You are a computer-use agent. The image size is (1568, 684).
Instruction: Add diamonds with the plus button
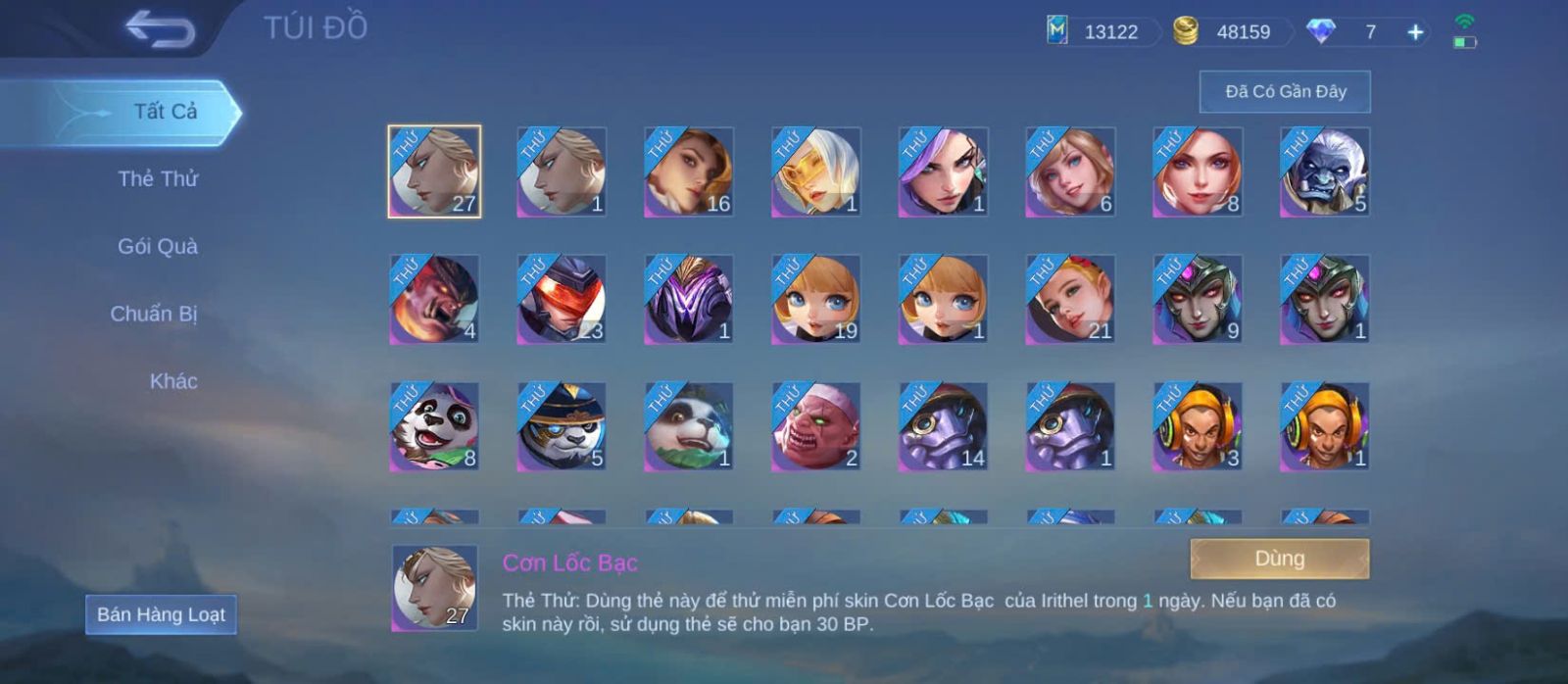pyautogui.click(x=1415, y=32)
